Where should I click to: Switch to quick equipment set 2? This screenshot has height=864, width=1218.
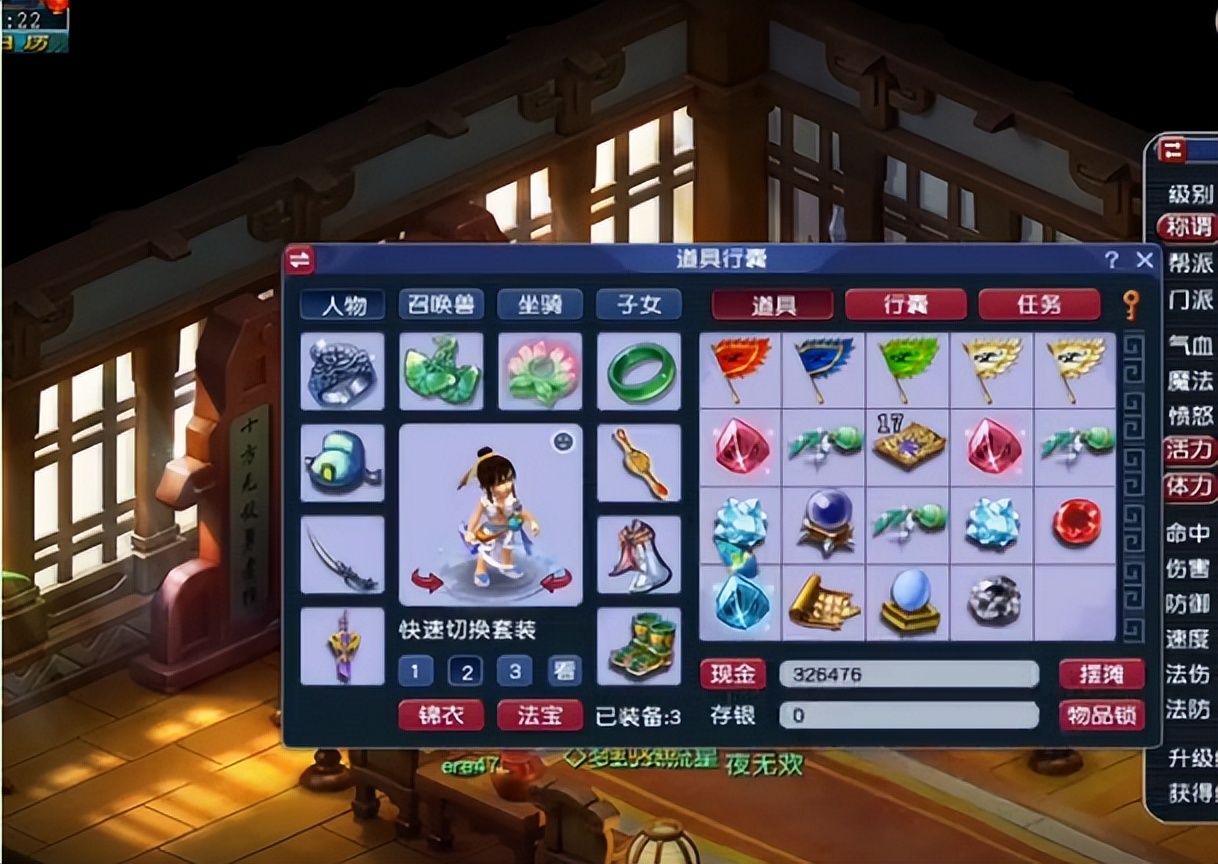pyautogui.click(x=465, y=671)
